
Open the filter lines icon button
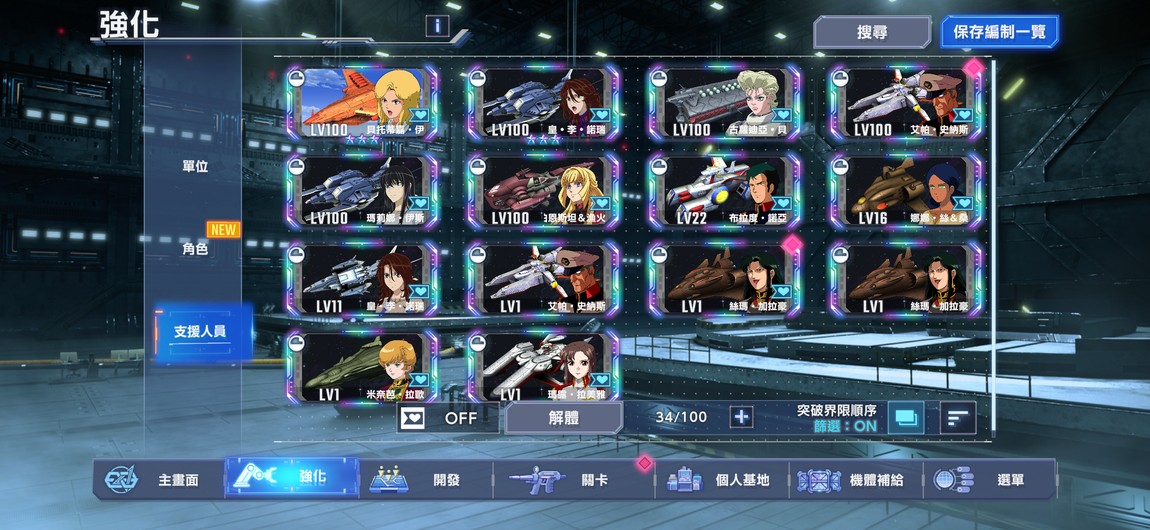tap(958, 417)
